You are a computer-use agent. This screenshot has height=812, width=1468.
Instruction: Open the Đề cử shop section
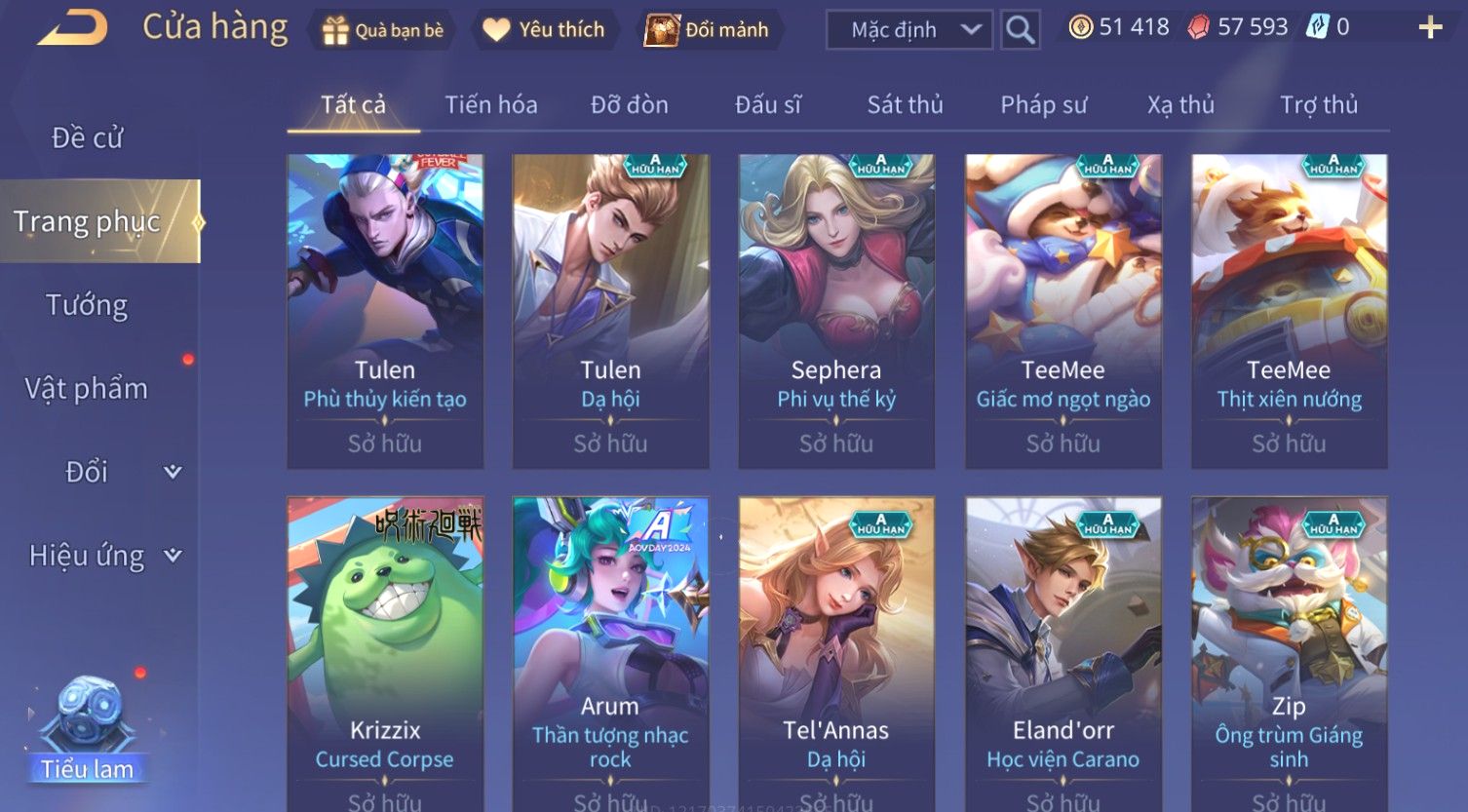tap(88, 138)
